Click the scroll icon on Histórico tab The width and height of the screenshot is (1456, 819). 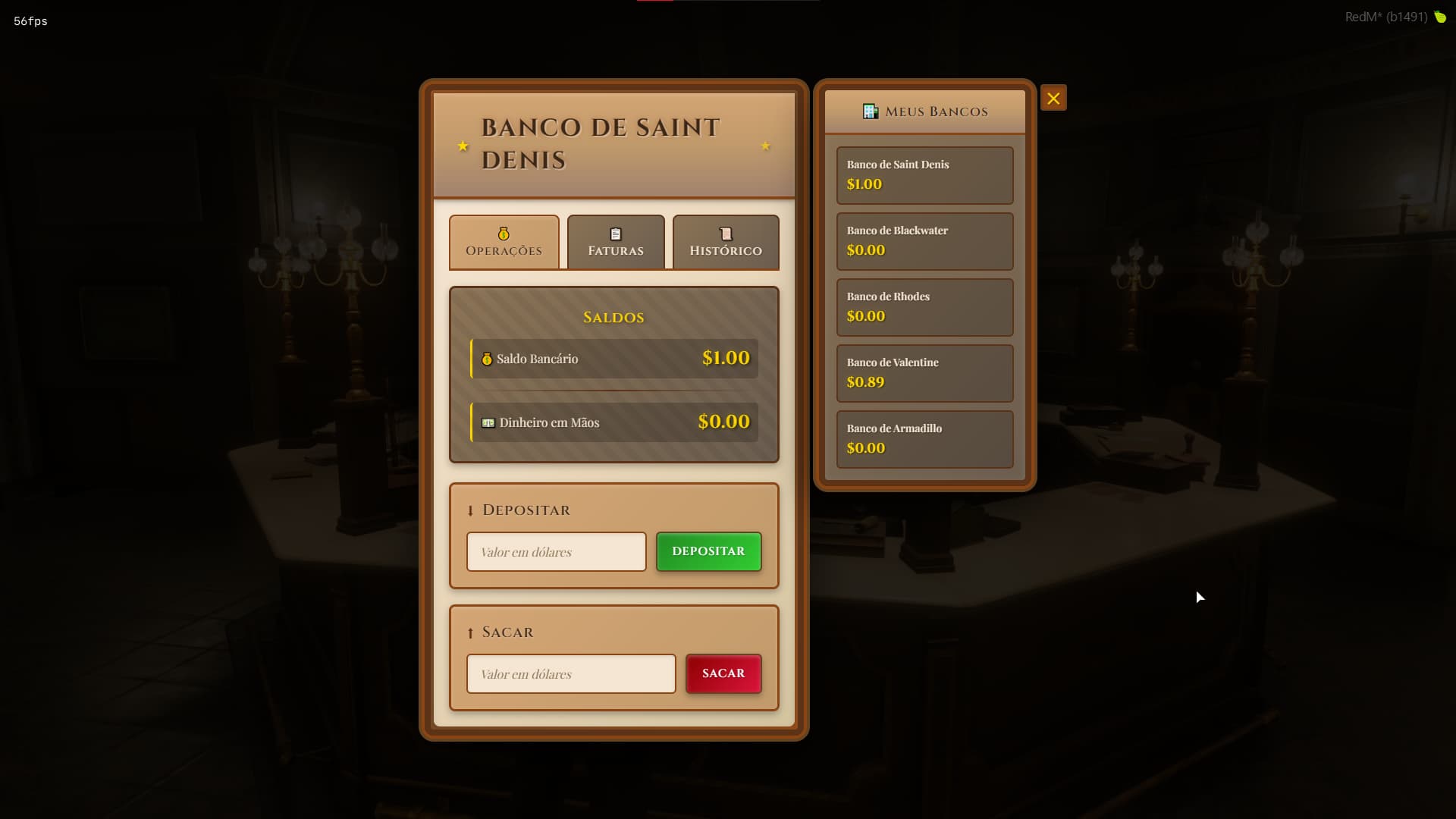(x=725, y=232)
